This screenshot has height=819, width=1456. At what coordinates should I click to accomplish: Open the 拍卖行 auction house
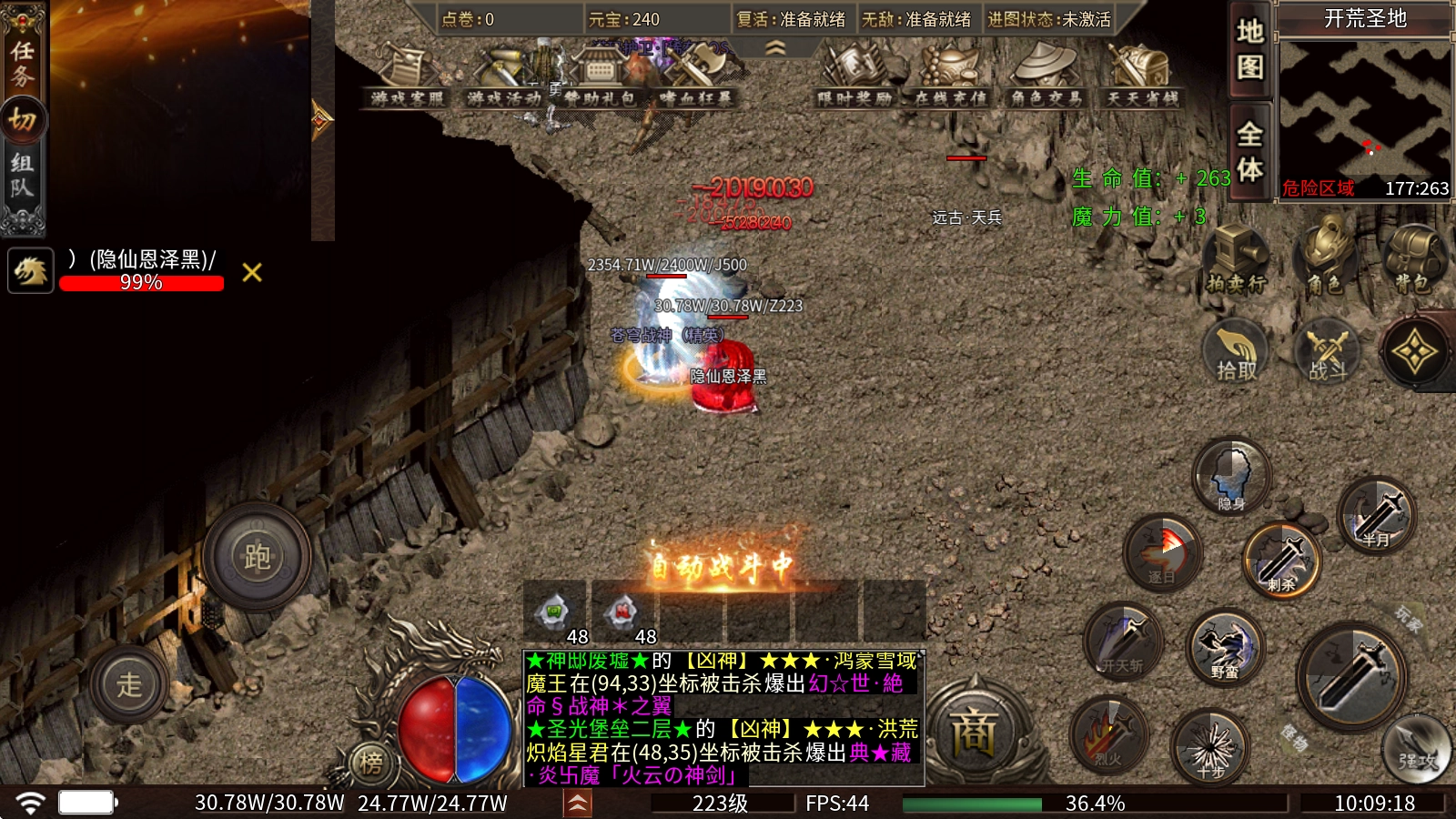pos(1236,260)
